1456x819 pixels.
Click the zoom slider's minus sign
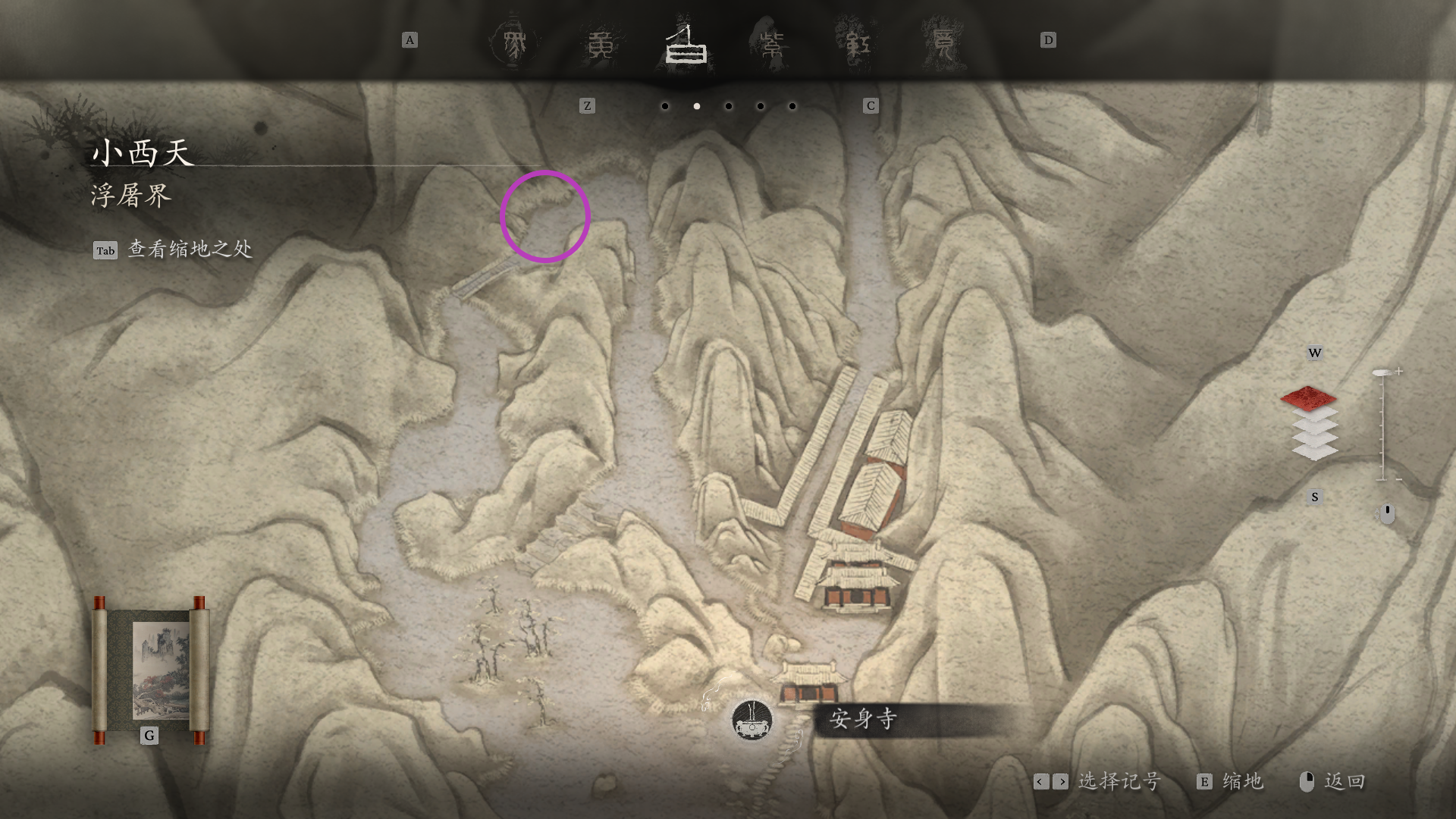[1399, 479]
